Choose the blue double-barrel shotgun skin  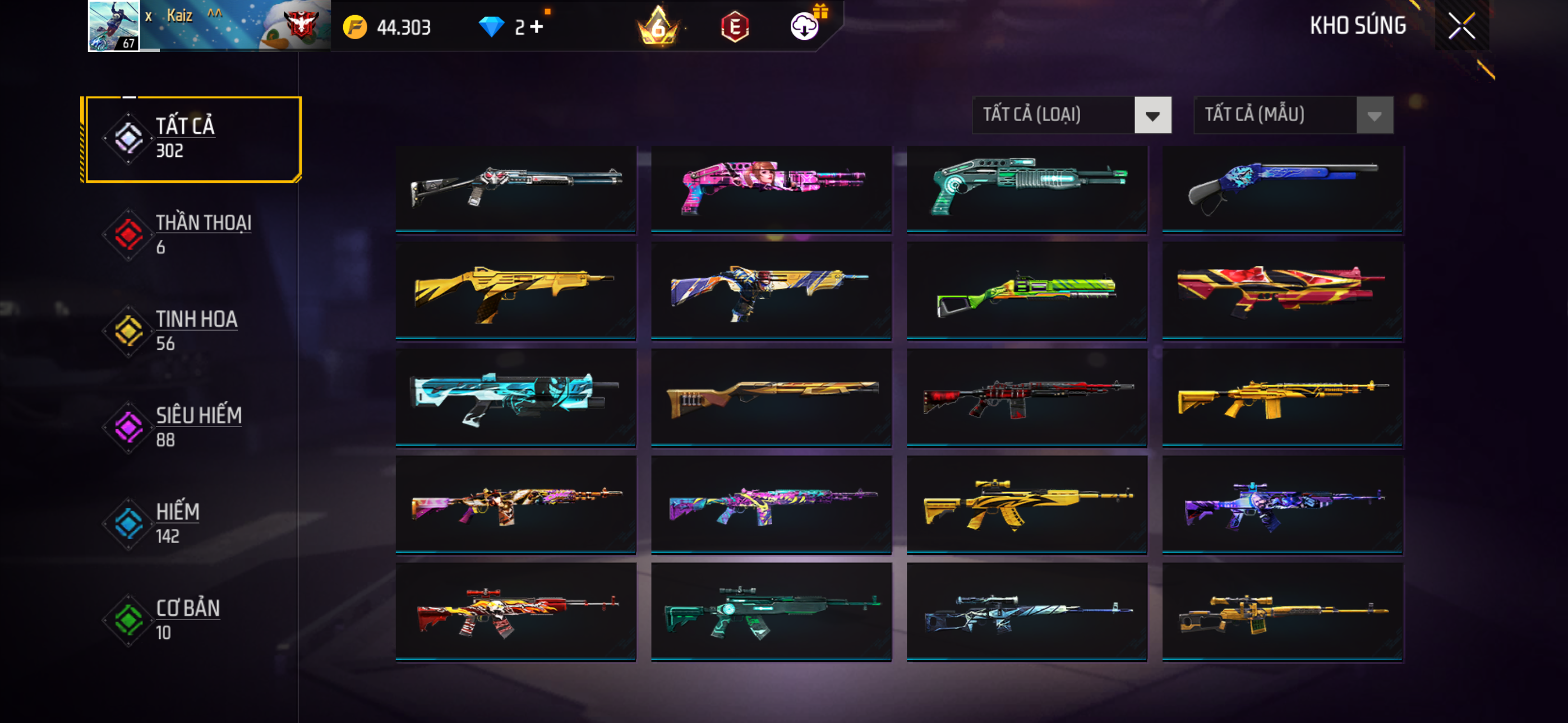[x=1283, y=188]
